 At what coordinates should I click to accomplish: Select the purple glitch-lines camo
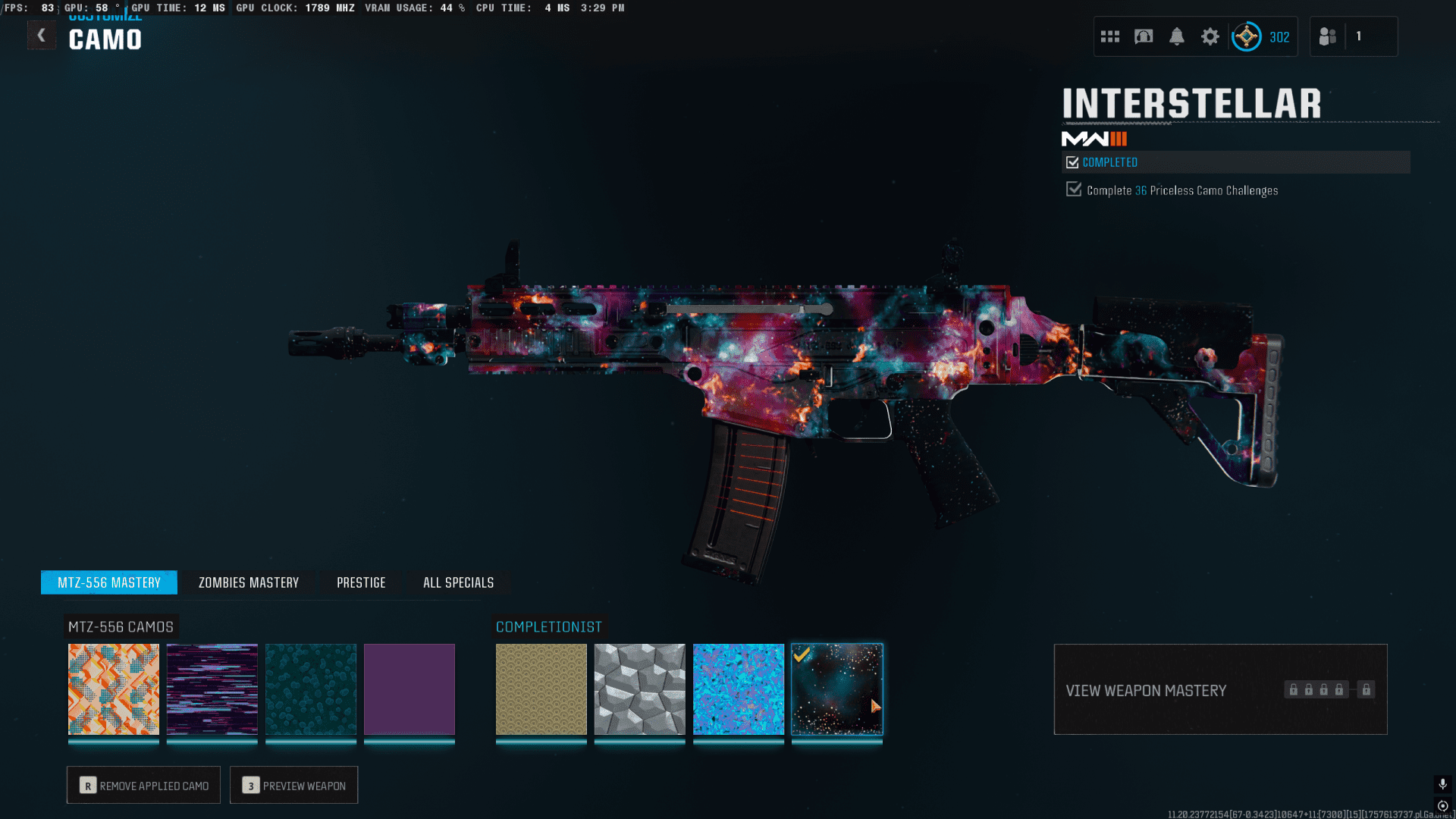pos(212,689)
